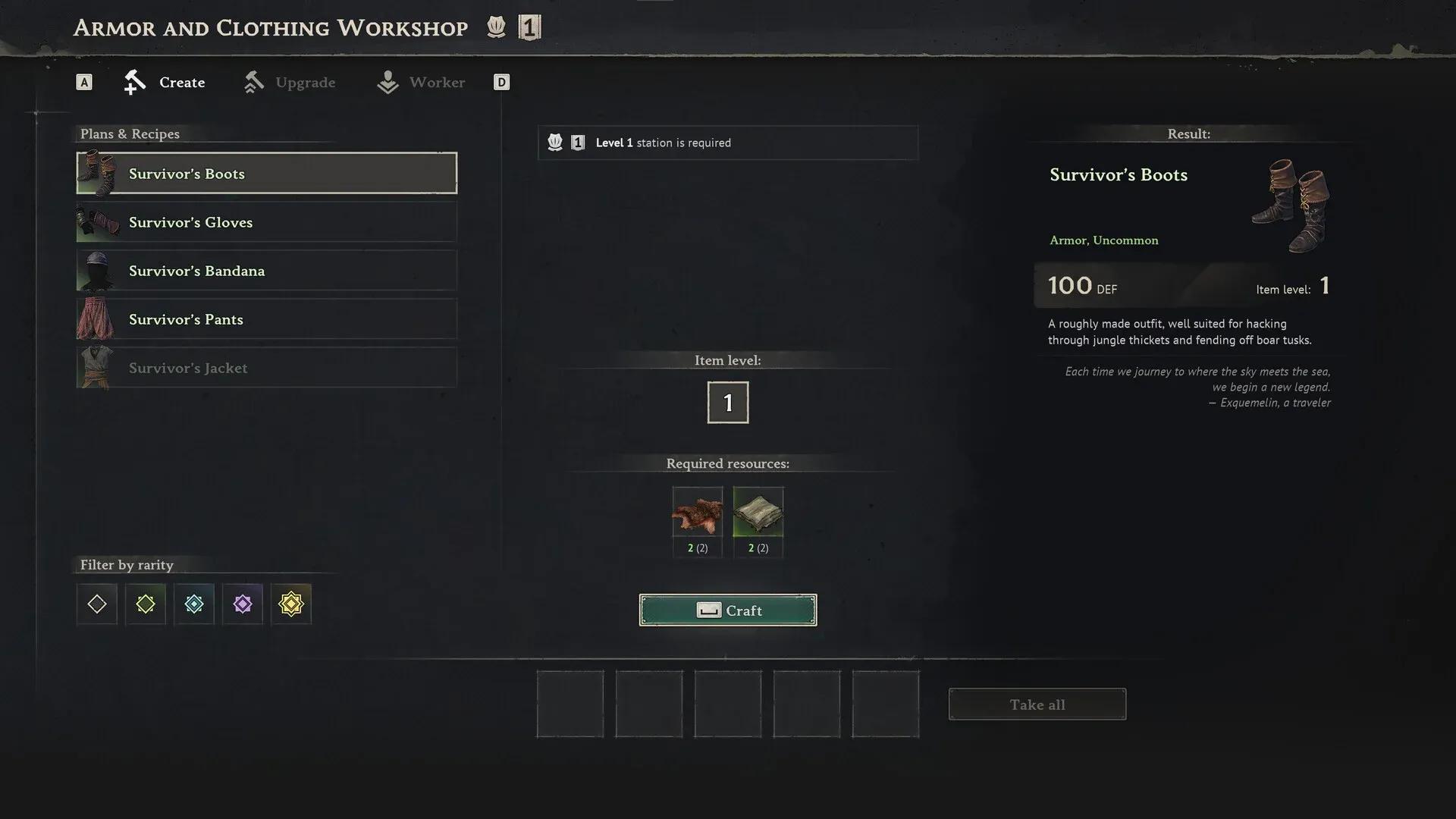Click the Craft button
The image size is (1456, 819).
727,610
